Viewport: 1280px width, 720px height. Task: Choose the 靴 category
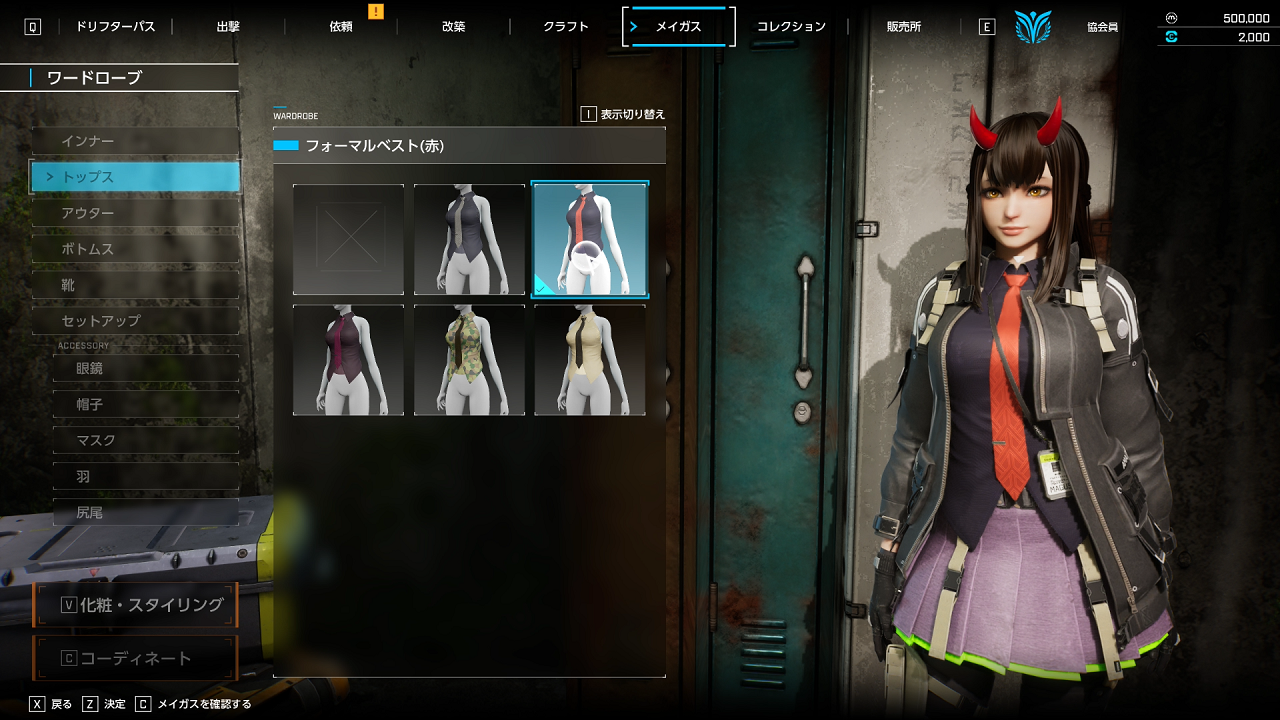point(135,285)
